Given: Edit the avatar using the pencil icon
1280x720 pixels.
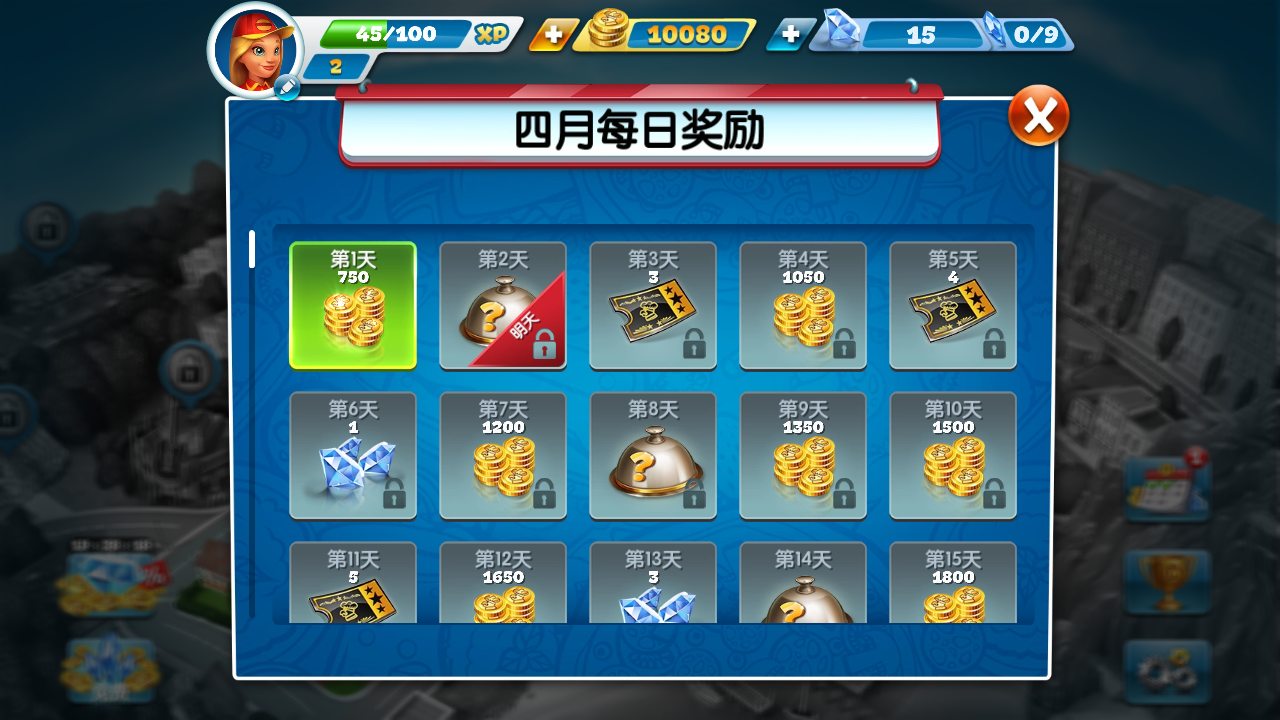Looking at the screenshot, I should click(287, 88).
